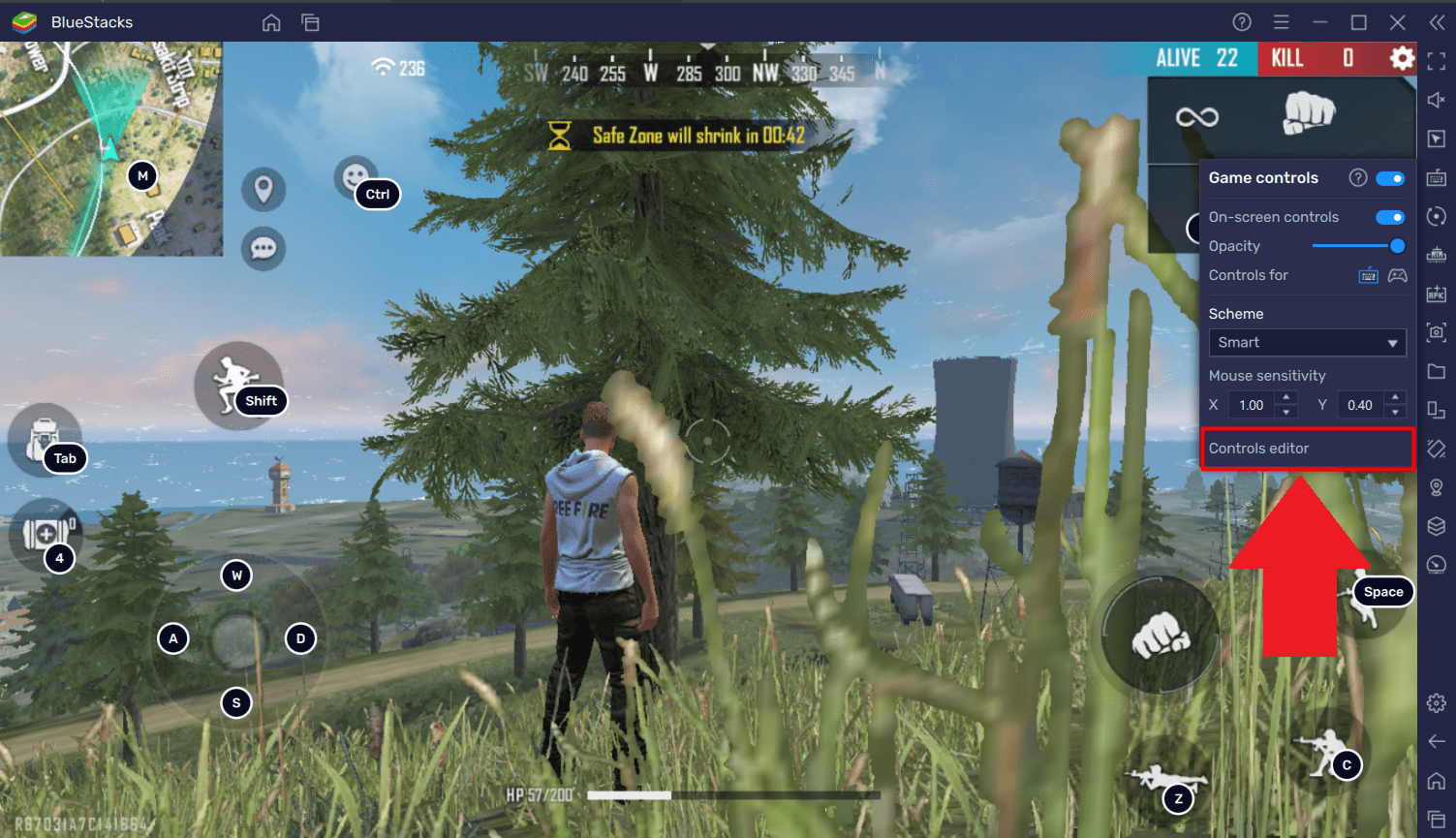The width and height of the screenshot is (1456, 838).
Task: Open the location/GPS icon in the sidebar
Action: [1437, 486]
